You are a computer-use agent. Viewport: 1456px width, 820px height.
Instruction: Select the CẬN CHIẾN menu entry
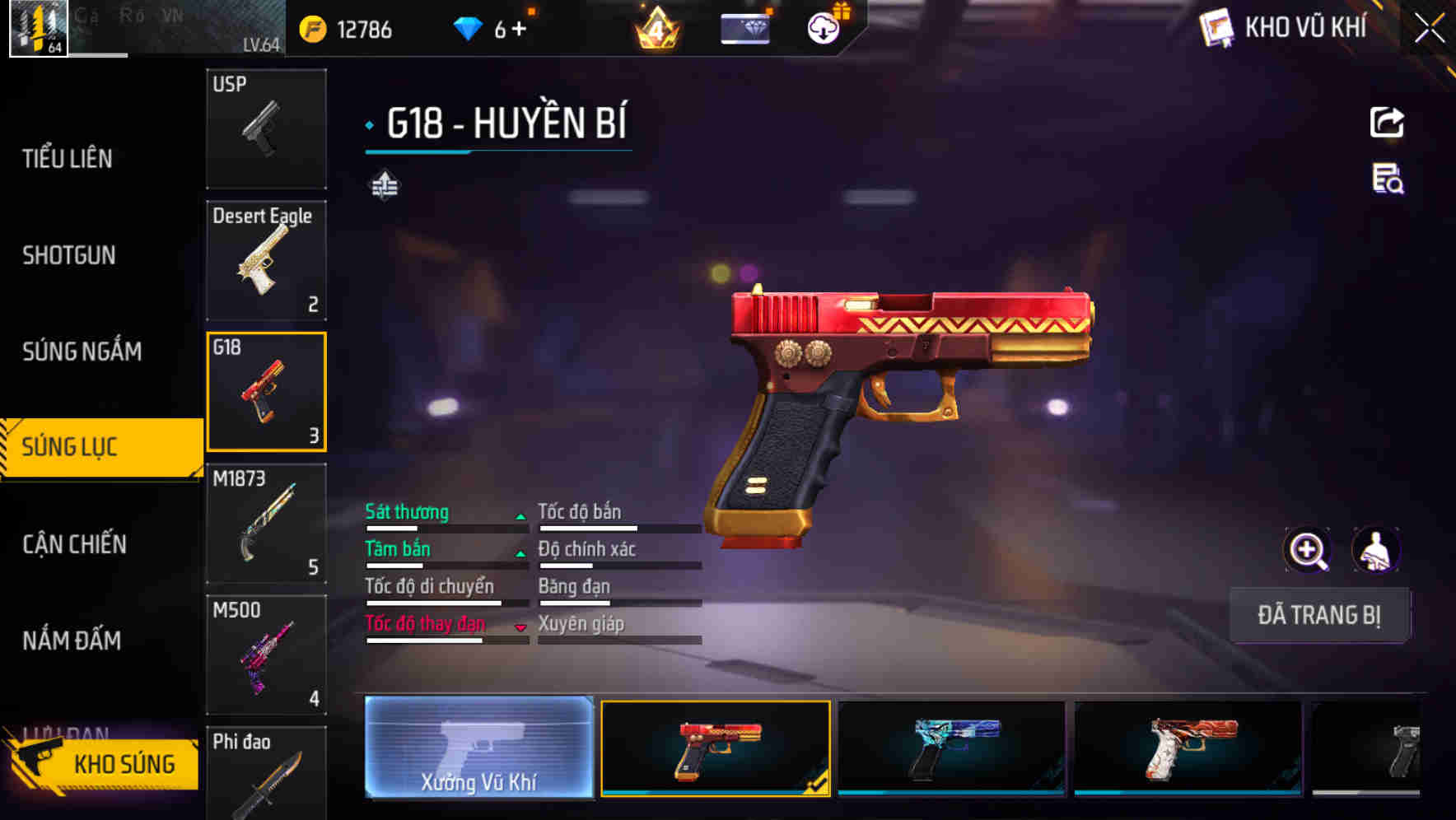click(x=74, y=544)
